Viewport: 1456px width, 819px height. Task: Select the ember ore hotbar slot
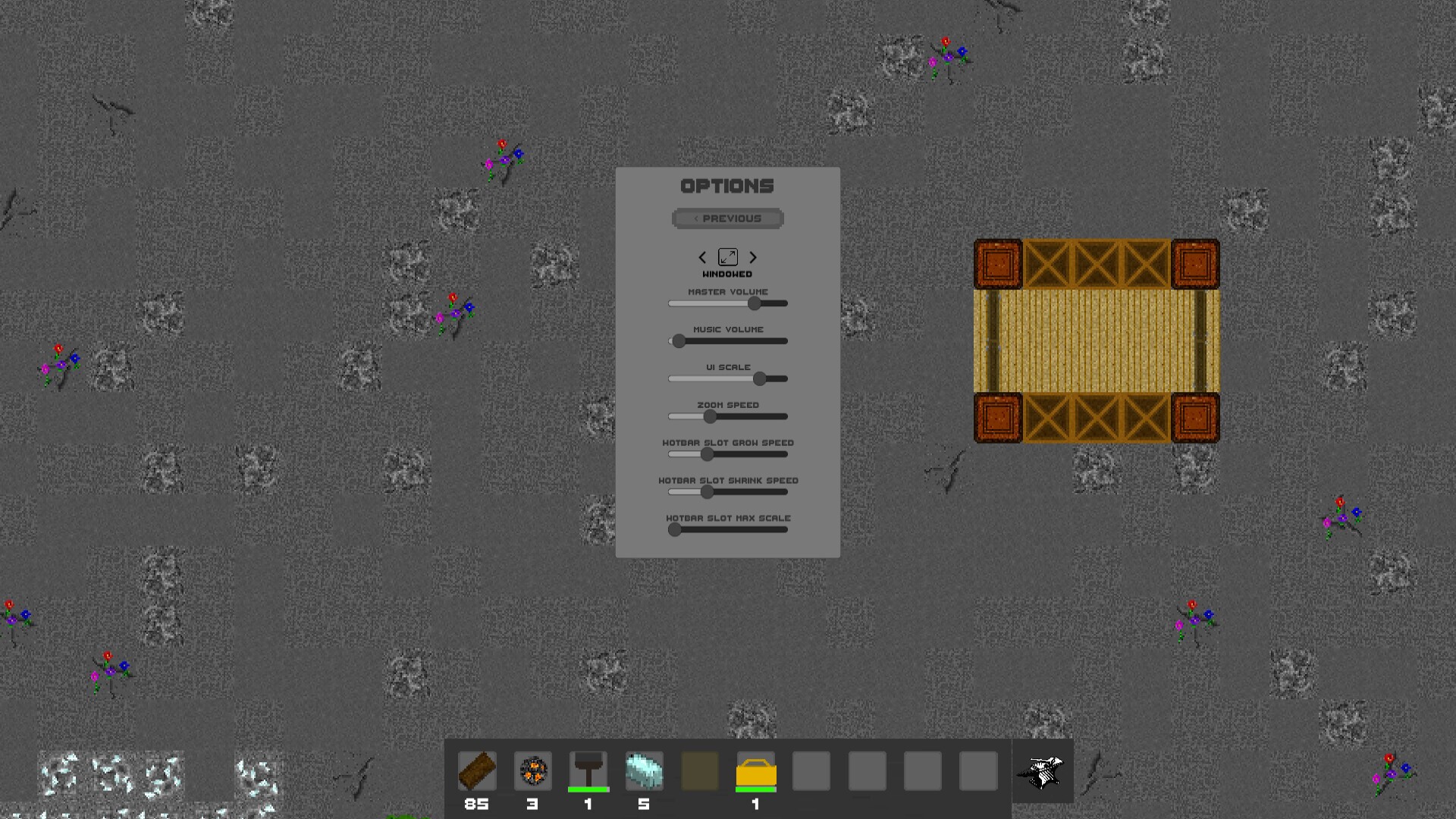point(532,771)
